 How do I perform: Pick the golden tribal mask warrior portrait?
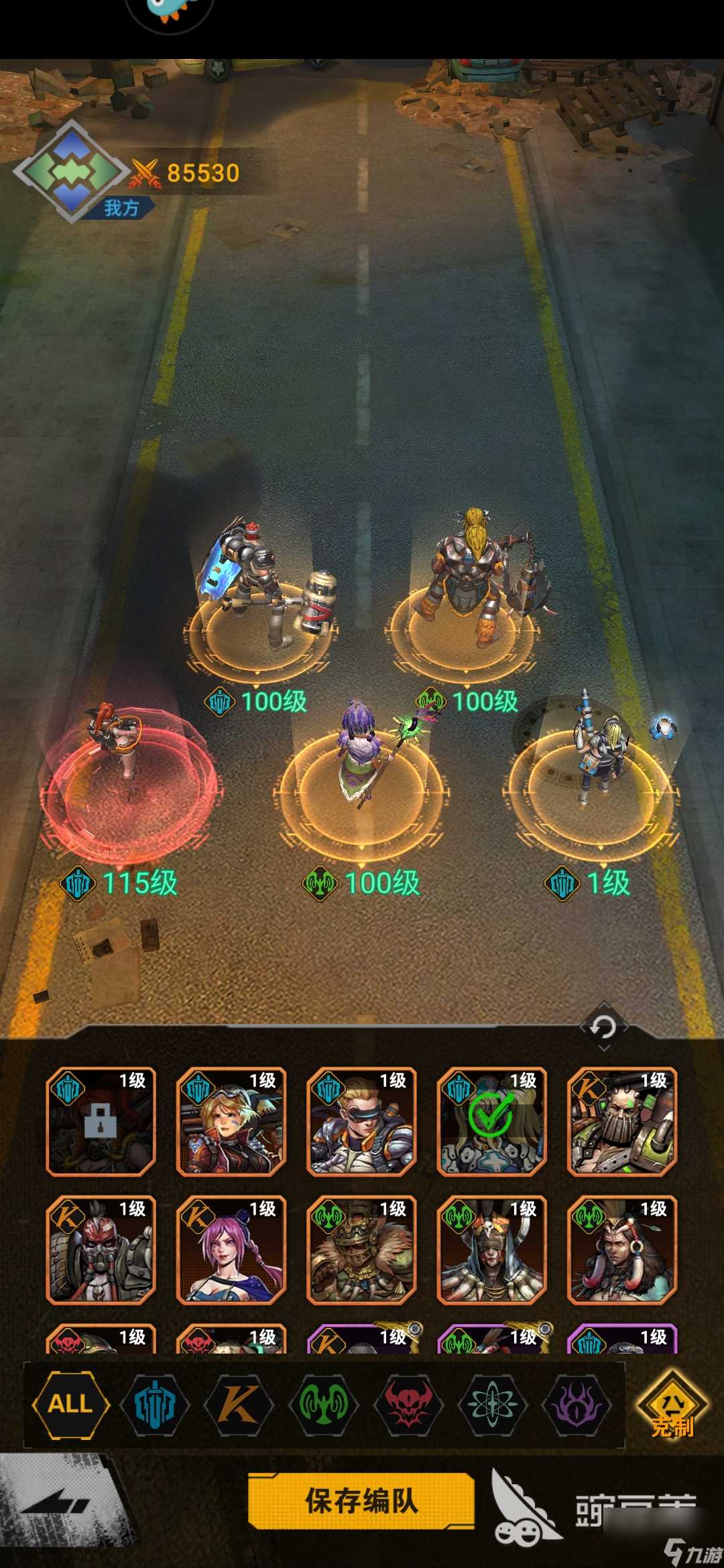tap(361, 1250)
